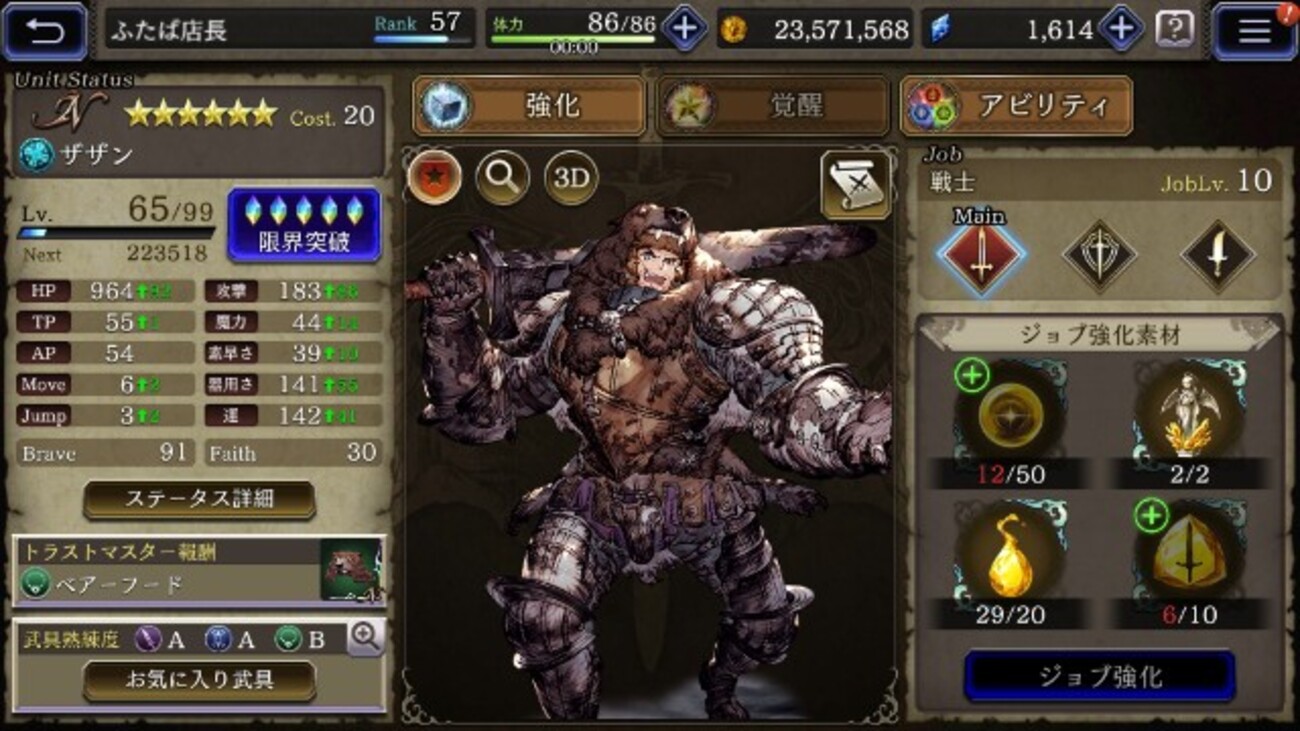Select the middle shield job icon
Viewport: 1300px width, 731px height.
[x=1100, y=255]
